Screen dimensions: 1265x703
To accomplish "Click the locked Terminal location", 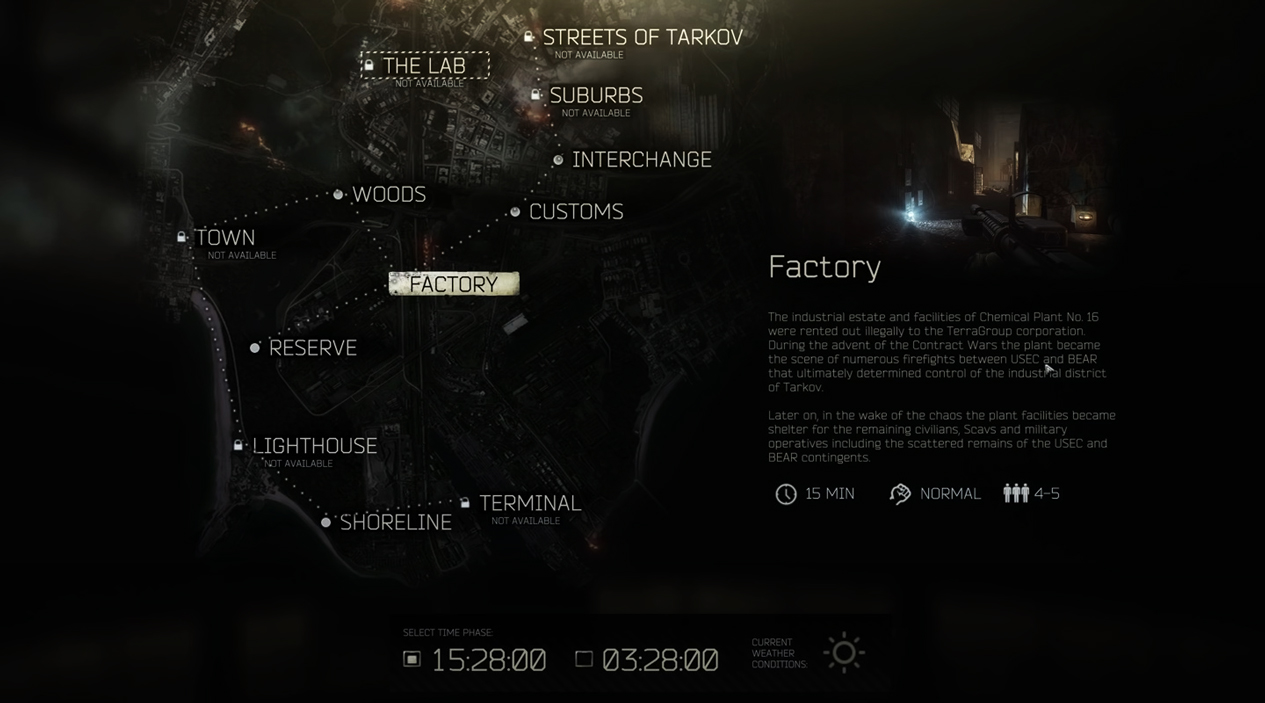I will pos(529,503).
